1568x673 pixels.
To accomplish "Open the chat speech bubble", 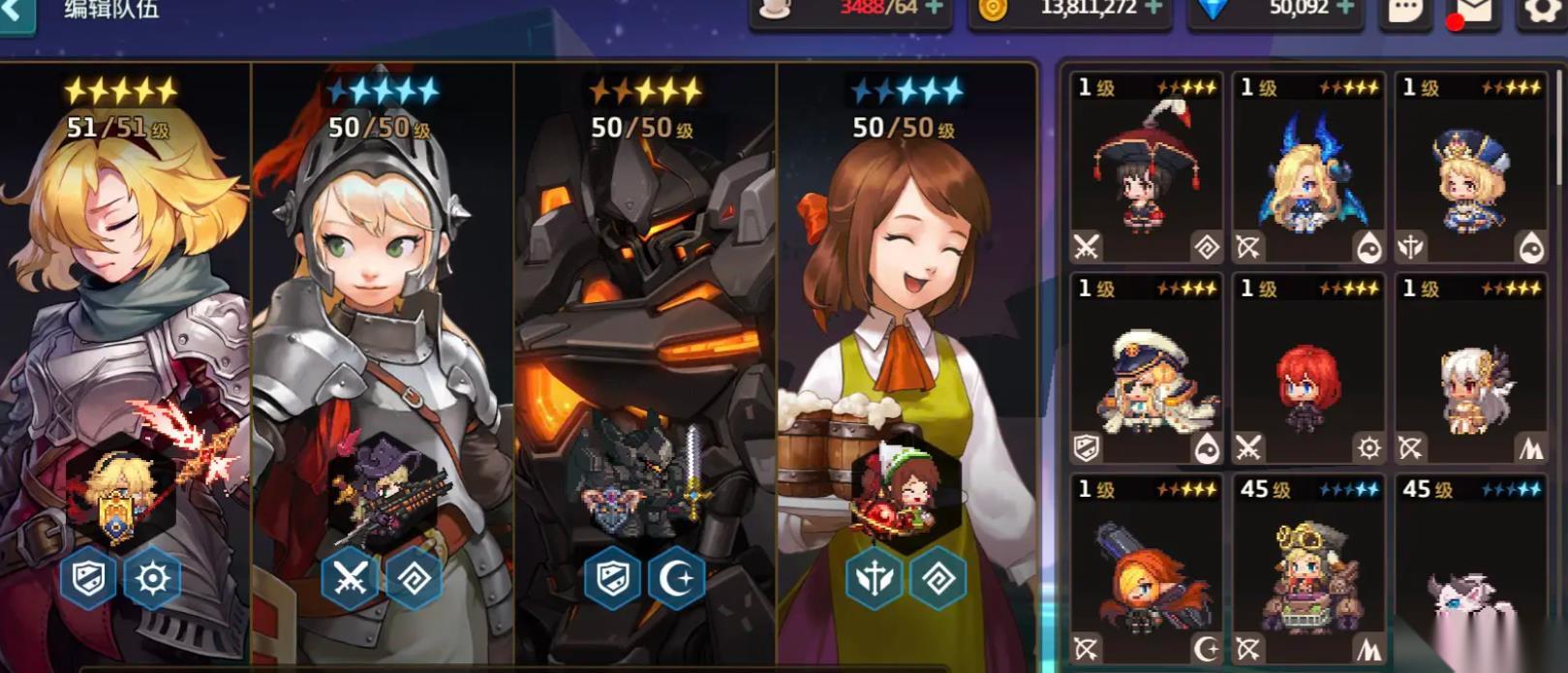I will 1405,12.
